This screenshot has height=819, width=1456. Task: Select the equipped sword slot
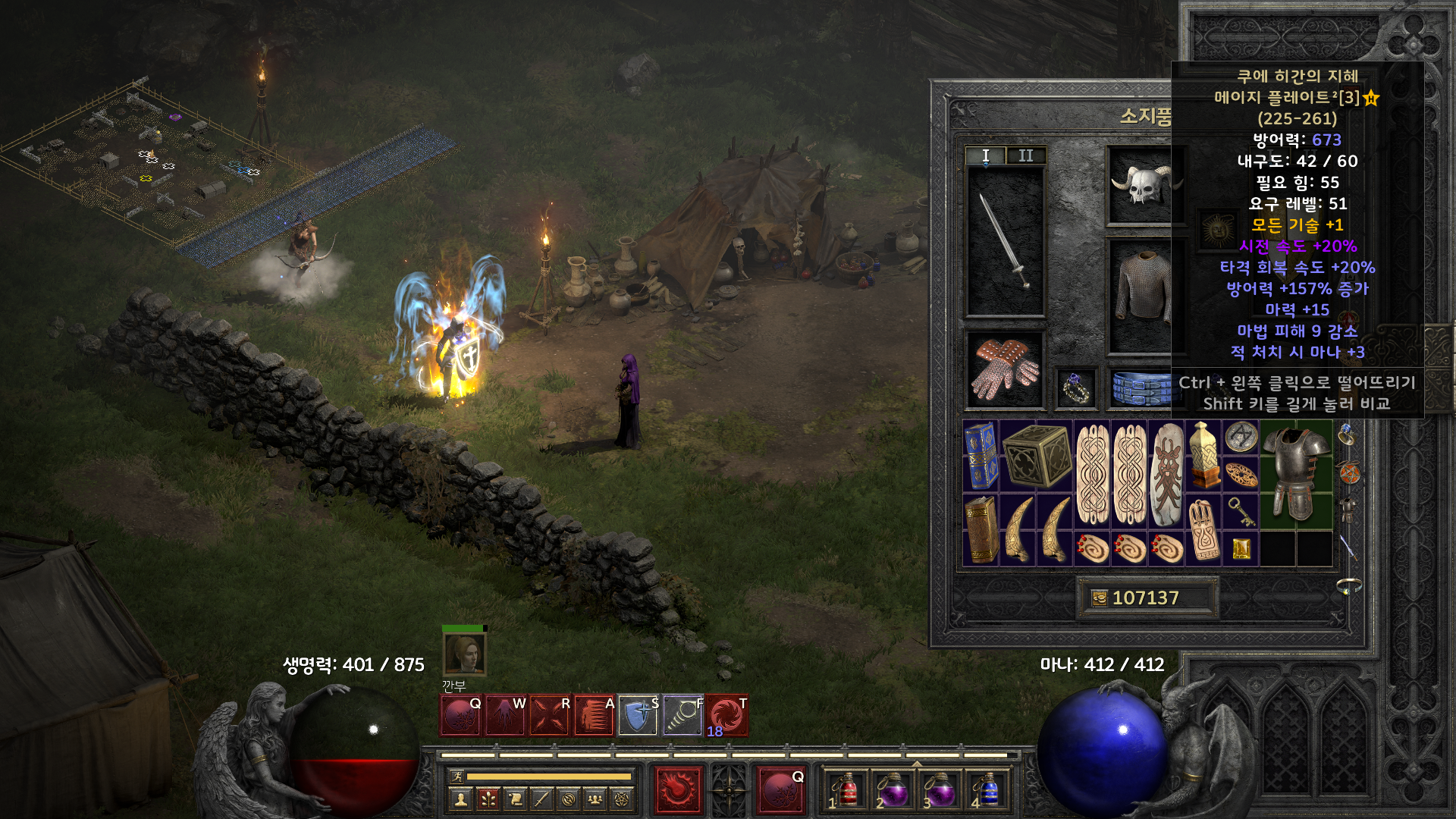click(1005, 241)
